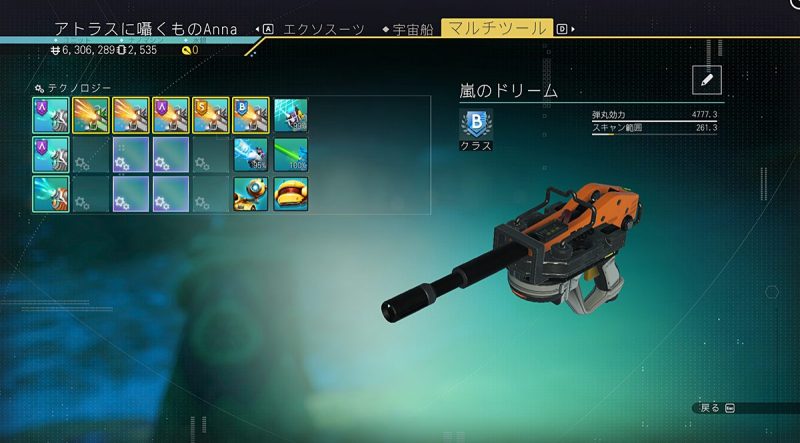Choose the unbadged blue beam scanner slot
This screenshot has height=443, width=800.
pyautogui.click(x=50, y=193)
